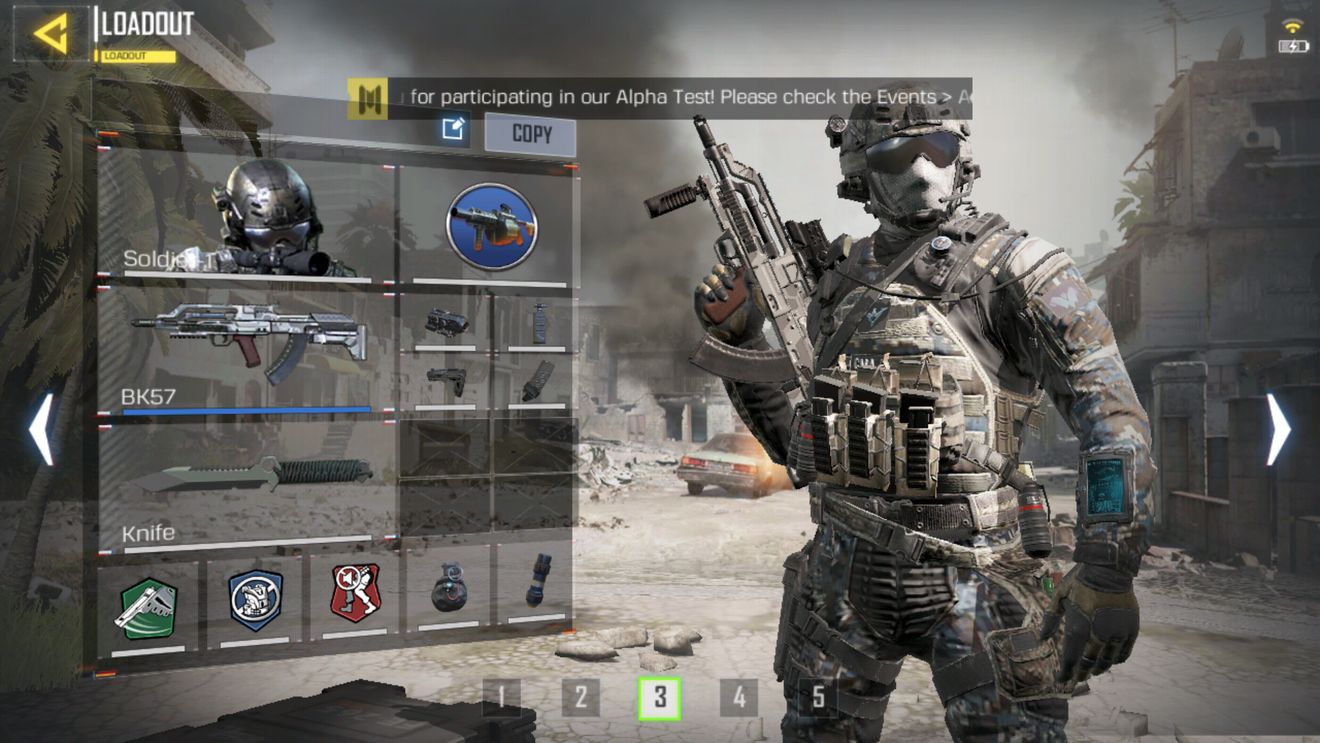Show the previous loadout with left arrow
The image size is (1320, 743).
41,429
